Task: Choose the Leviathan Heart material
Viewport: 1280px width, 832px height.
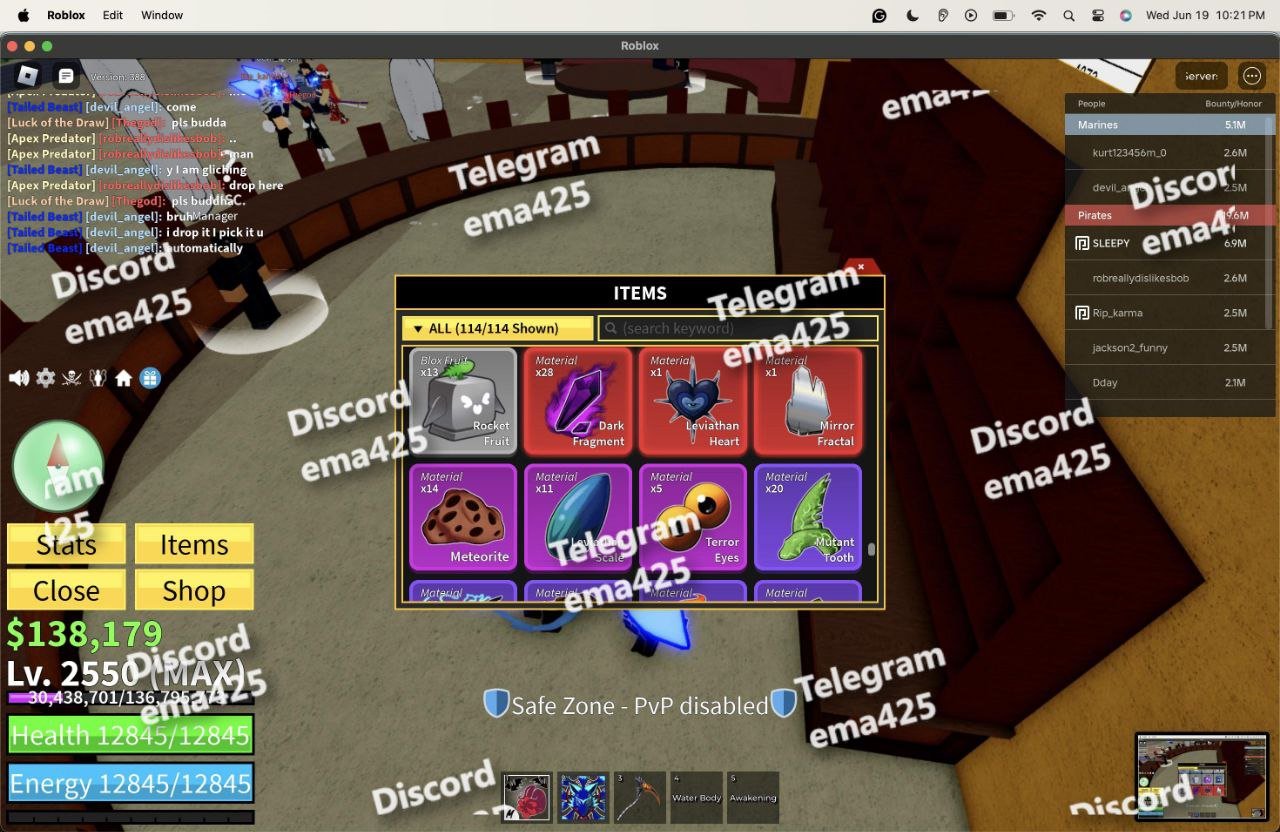Action: point(693,401)
